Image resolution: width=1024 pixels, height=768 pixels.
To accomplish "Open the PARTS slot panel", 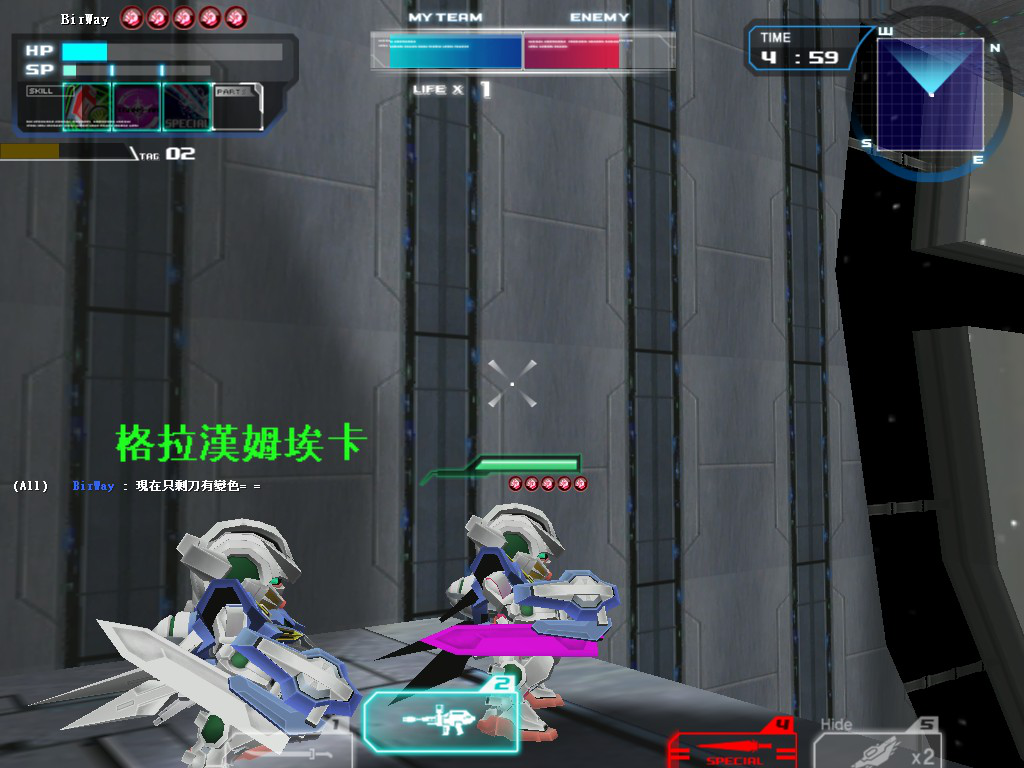I will [x=239, y=107].
